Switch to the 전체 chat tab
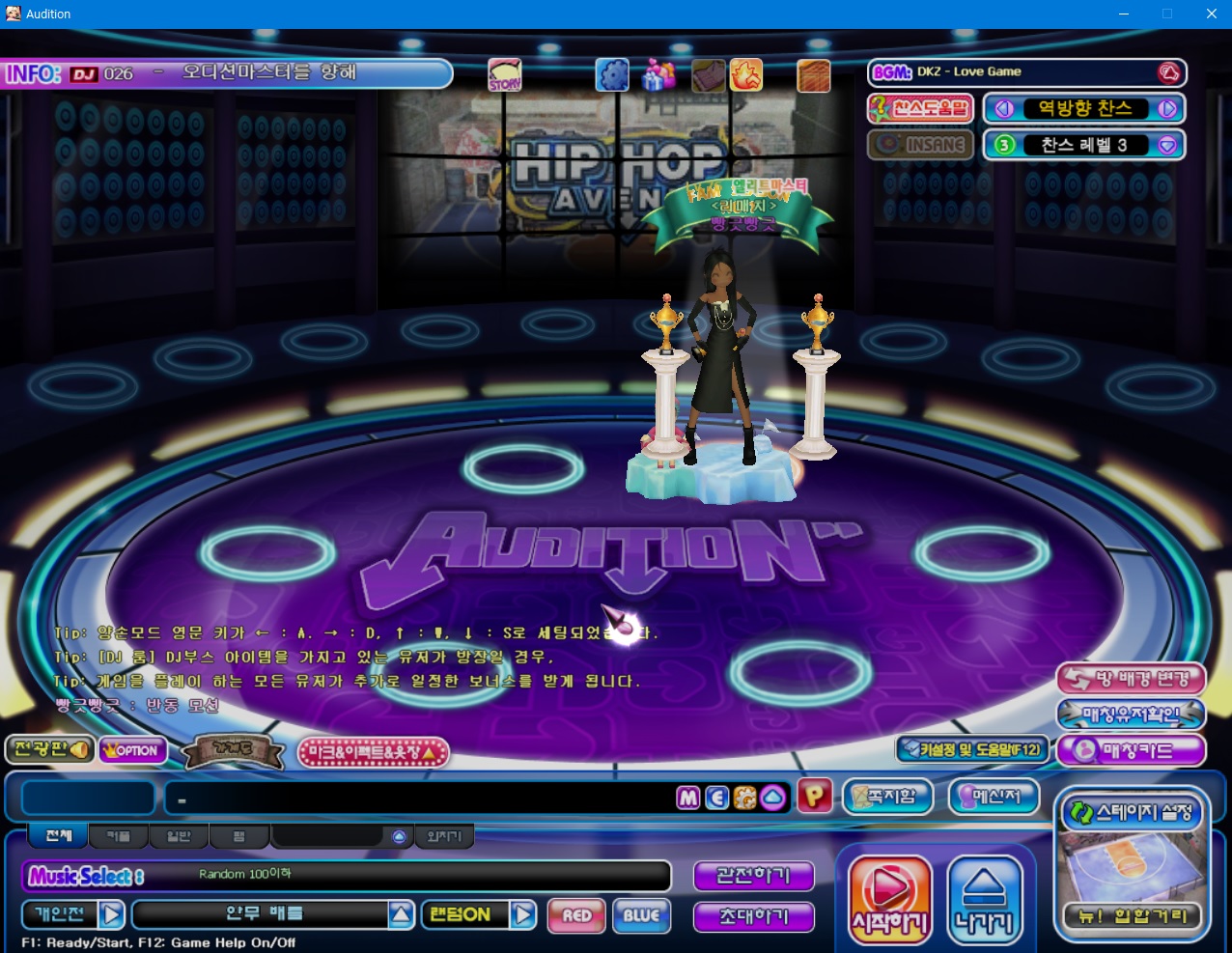 (x=58, y=835)
